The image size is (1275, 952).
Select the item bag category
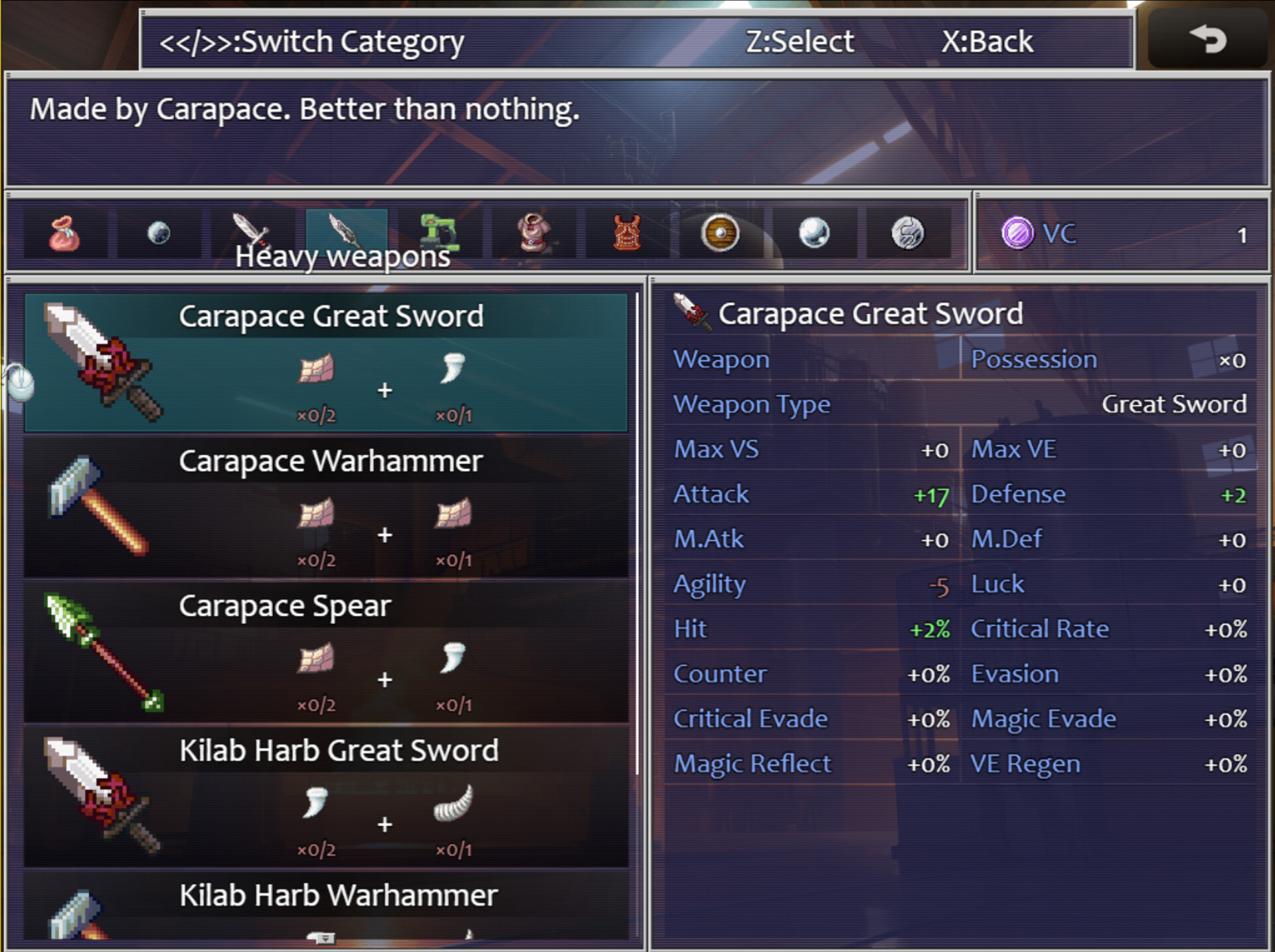pyautogui.click(x=63, y=232)
